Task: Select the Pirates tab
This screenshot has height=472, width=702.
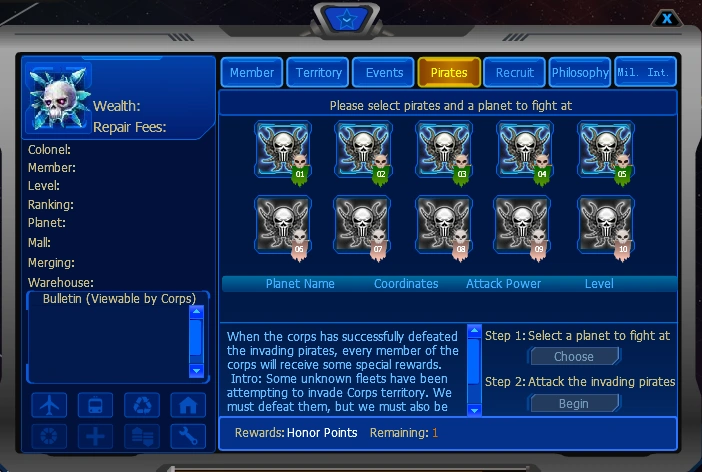Action: 449,73
